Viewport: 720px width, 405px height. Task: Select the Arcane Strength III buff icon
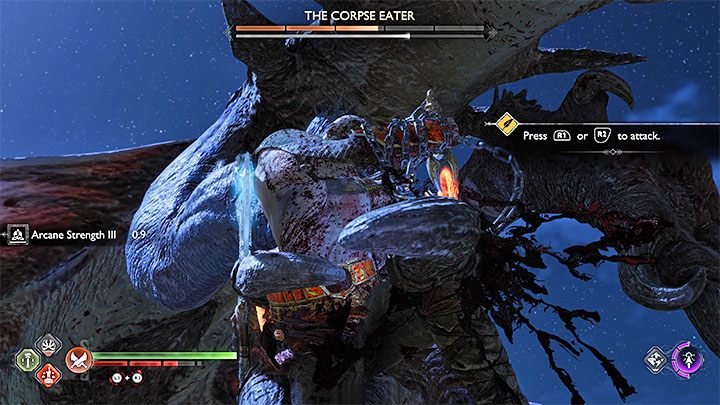click(19, 234)
